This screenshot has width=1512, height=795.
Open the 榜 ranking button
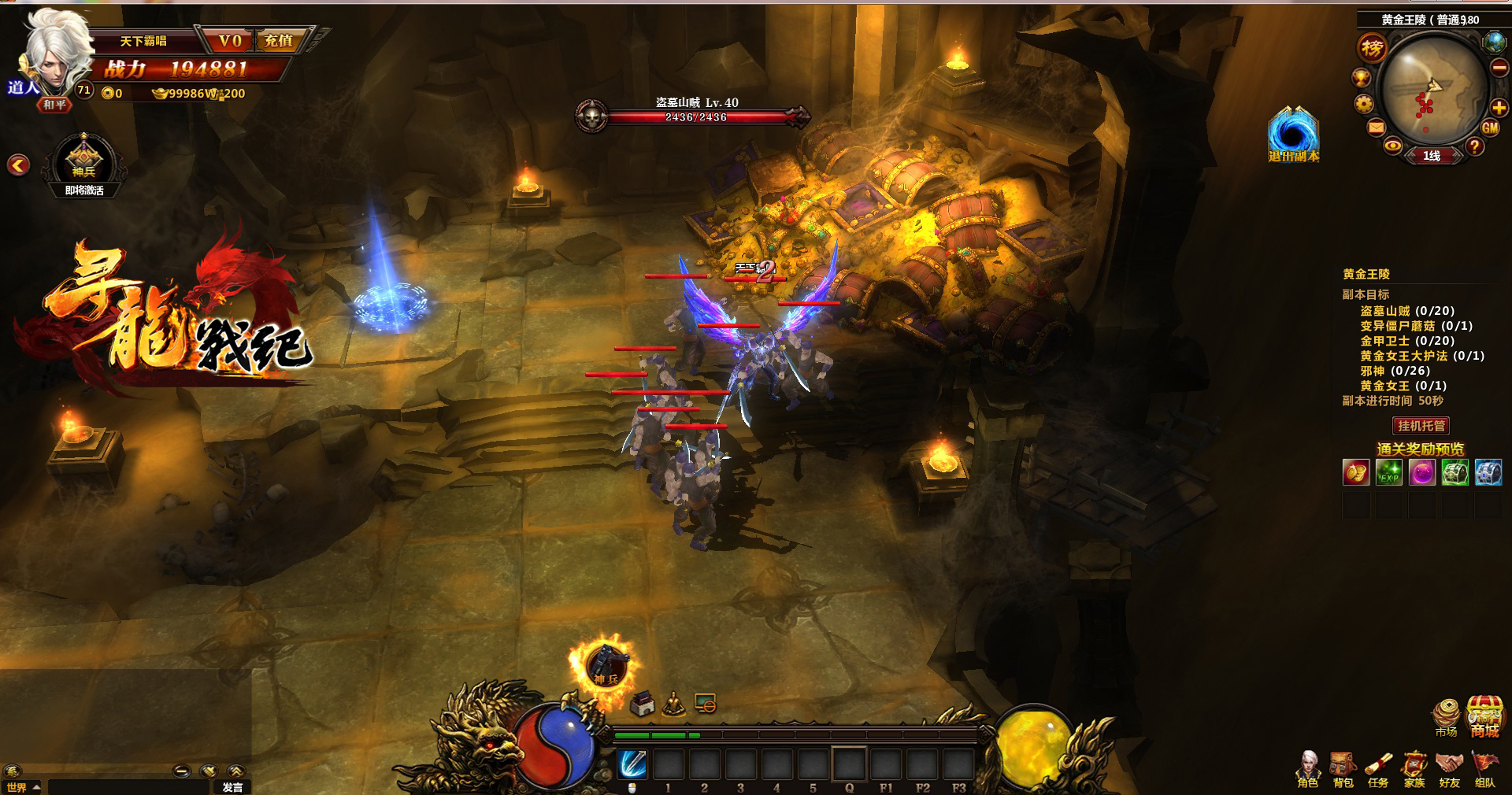pos(1372,49)
